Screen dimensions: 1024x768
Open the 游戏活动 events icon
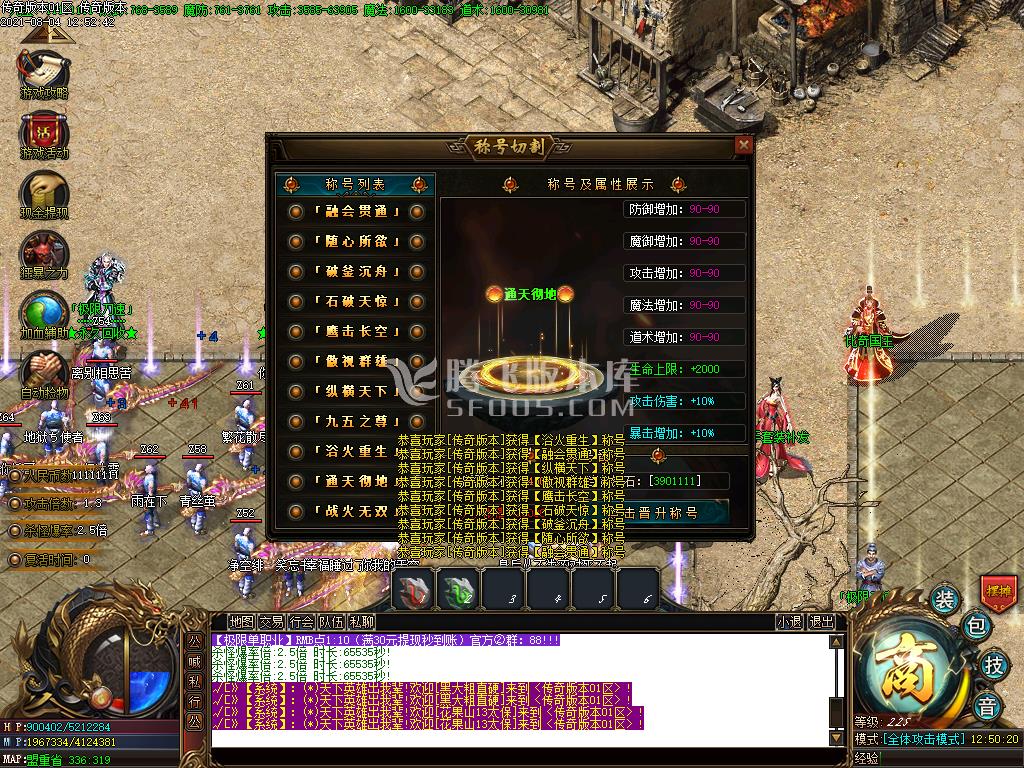click(44, 134)
